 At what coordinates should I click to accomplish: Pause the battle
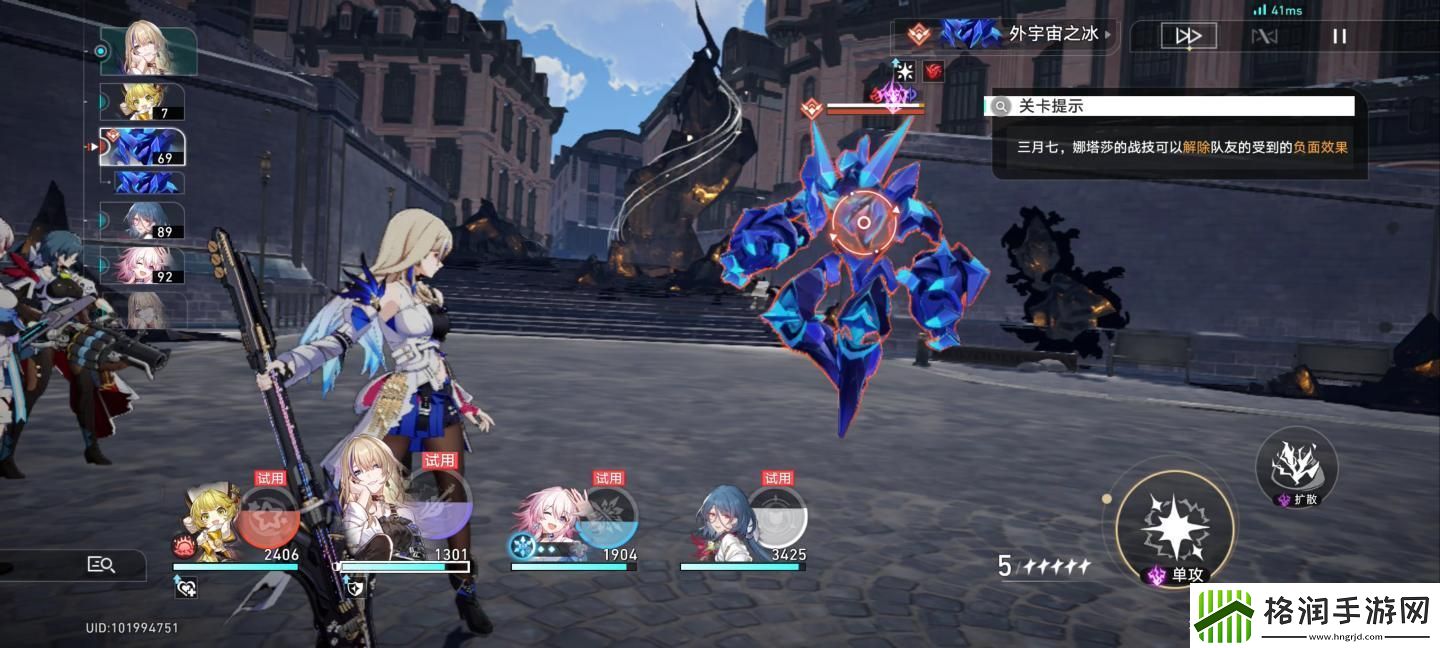point(1339,37)
